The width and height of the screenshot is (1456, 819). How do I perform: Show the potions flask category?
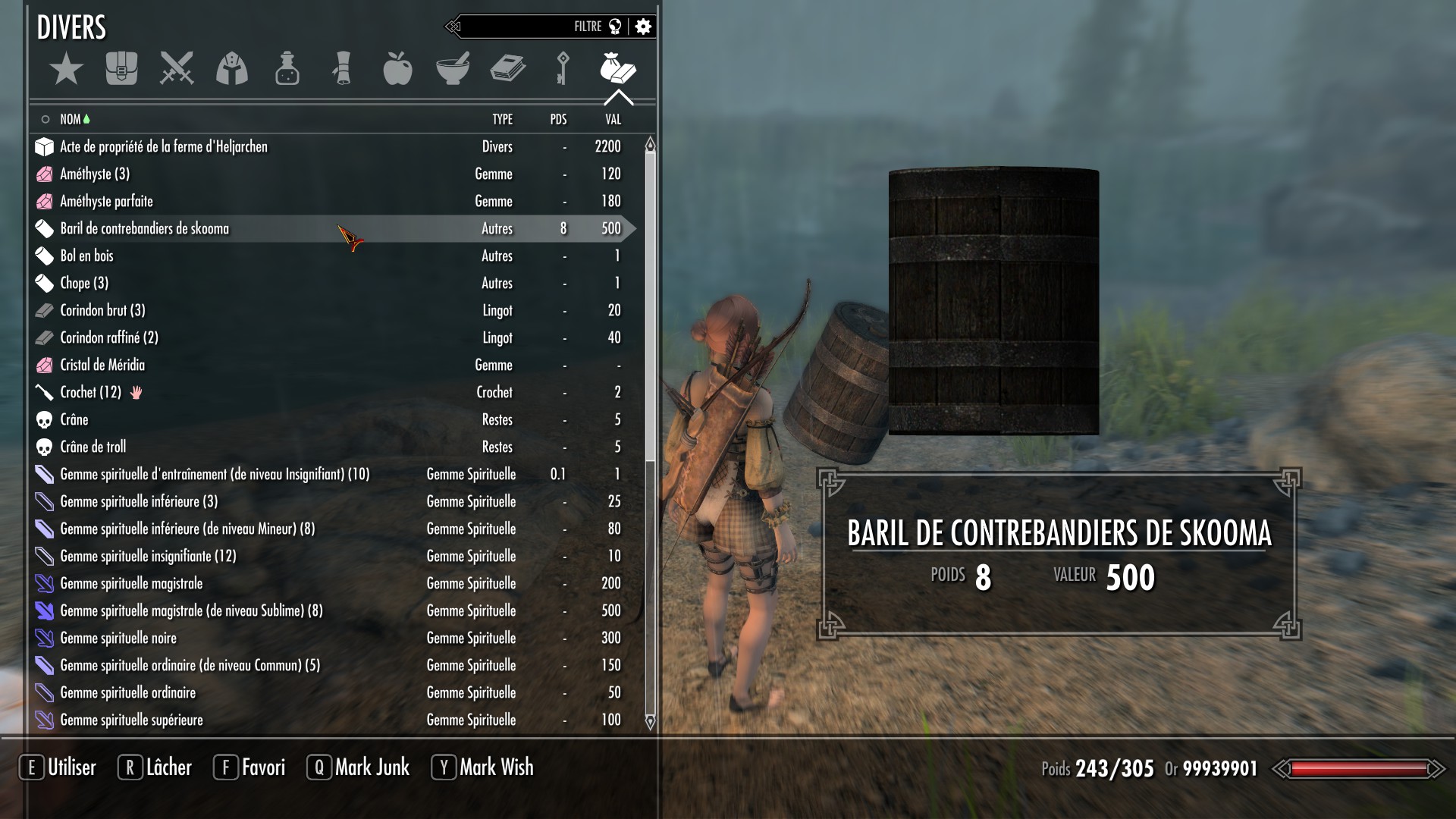point(287,69)
